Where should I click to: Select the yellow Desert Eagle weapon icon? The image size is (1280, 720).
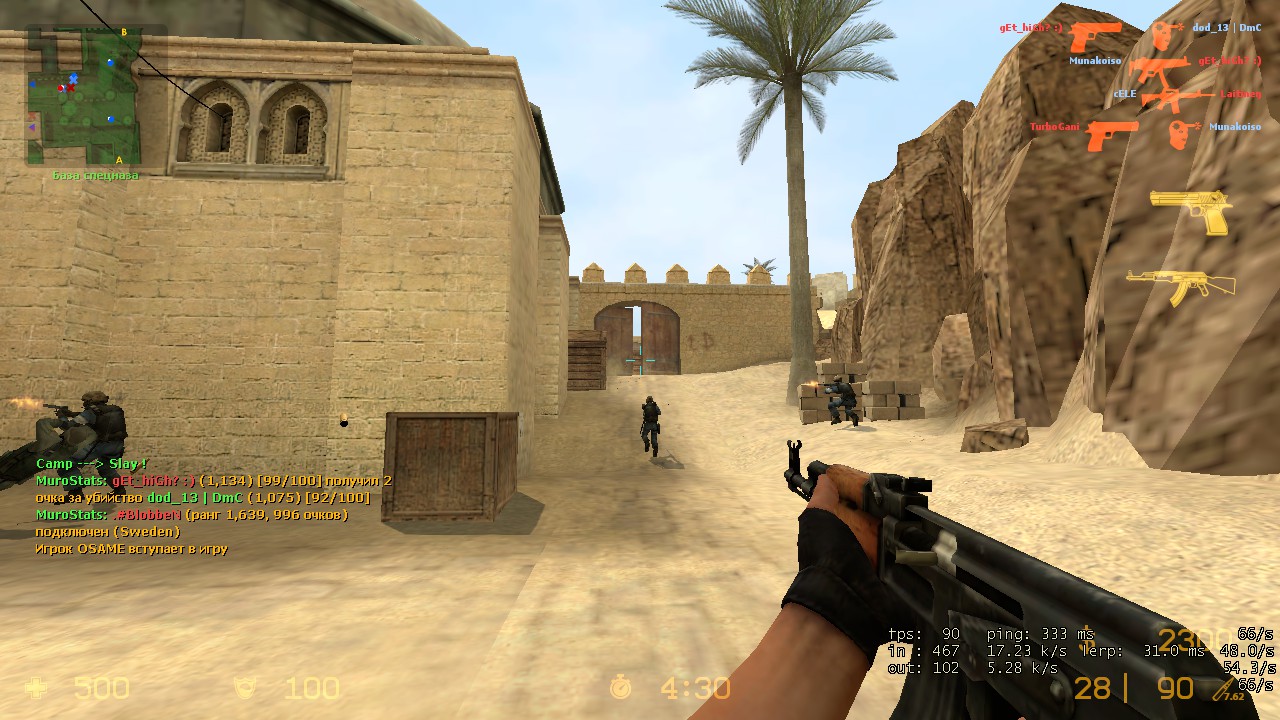point(1190,210)
